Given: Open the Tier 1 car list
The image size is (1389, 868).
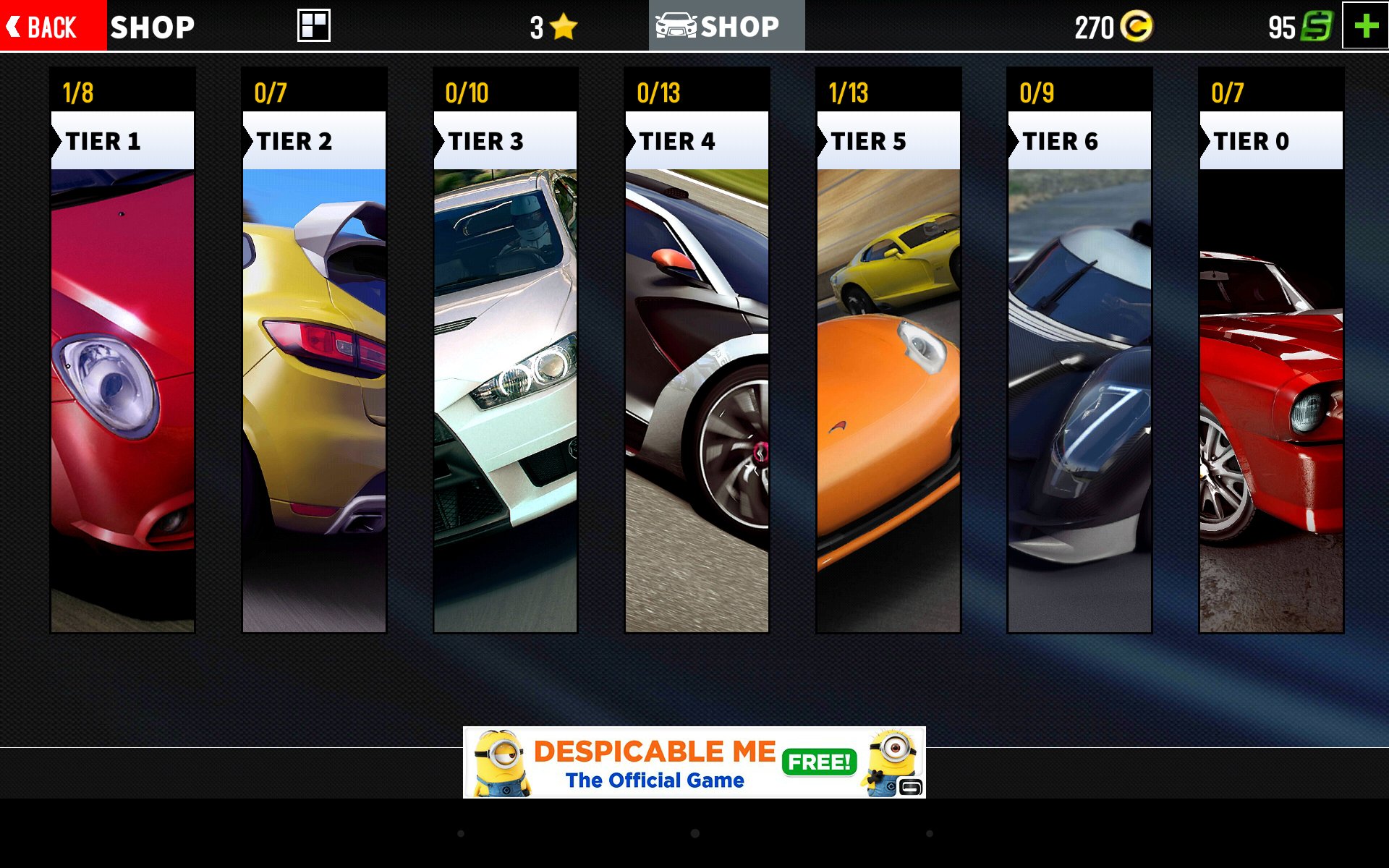Looking at the screenshot, I should pos(122,351).
